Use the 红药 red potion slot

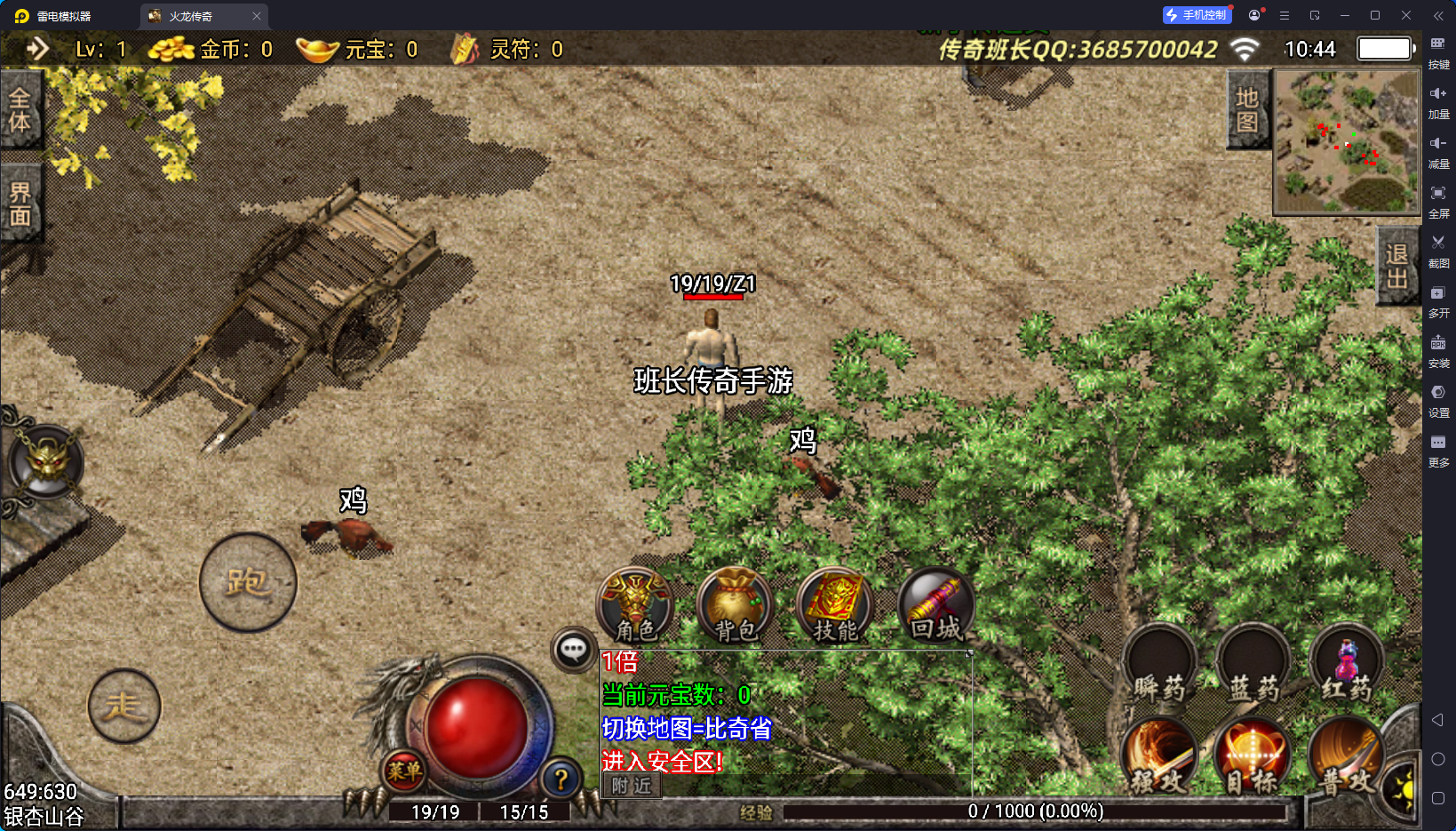(x=1347, y=667)
